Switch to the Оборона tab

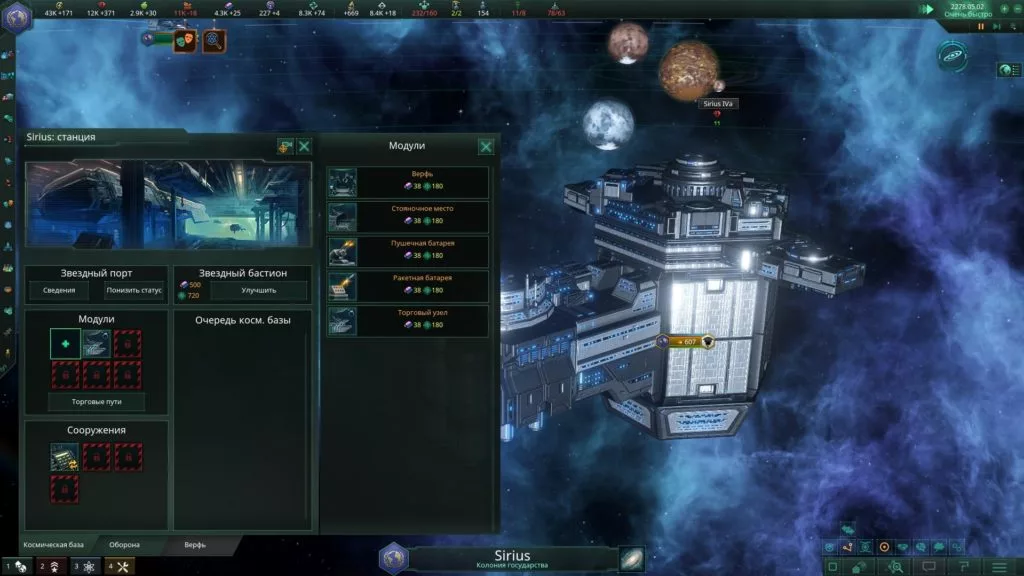124,545
